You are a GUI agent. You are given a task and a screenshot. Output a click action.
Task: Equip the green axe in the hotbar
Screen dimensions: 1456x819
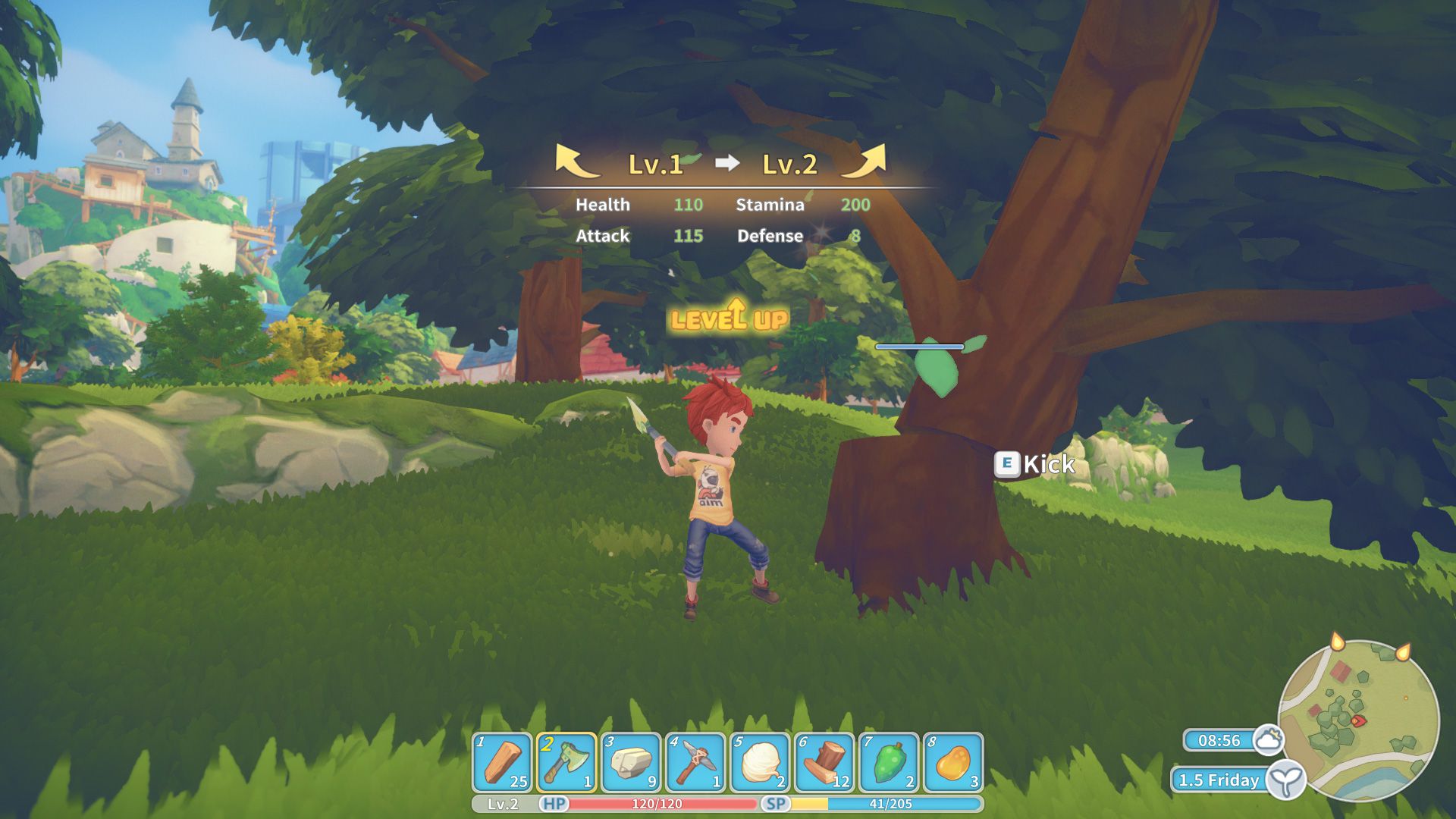point(566,762)
